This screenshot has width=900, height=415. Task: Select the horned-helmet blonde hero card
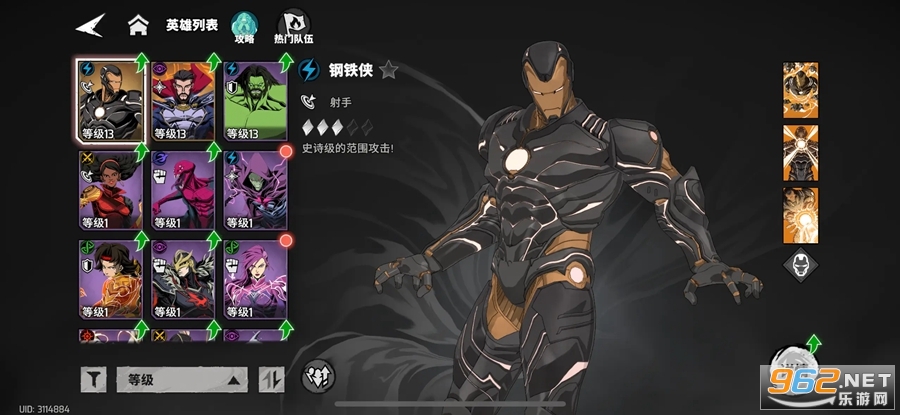tap(182, 278)
